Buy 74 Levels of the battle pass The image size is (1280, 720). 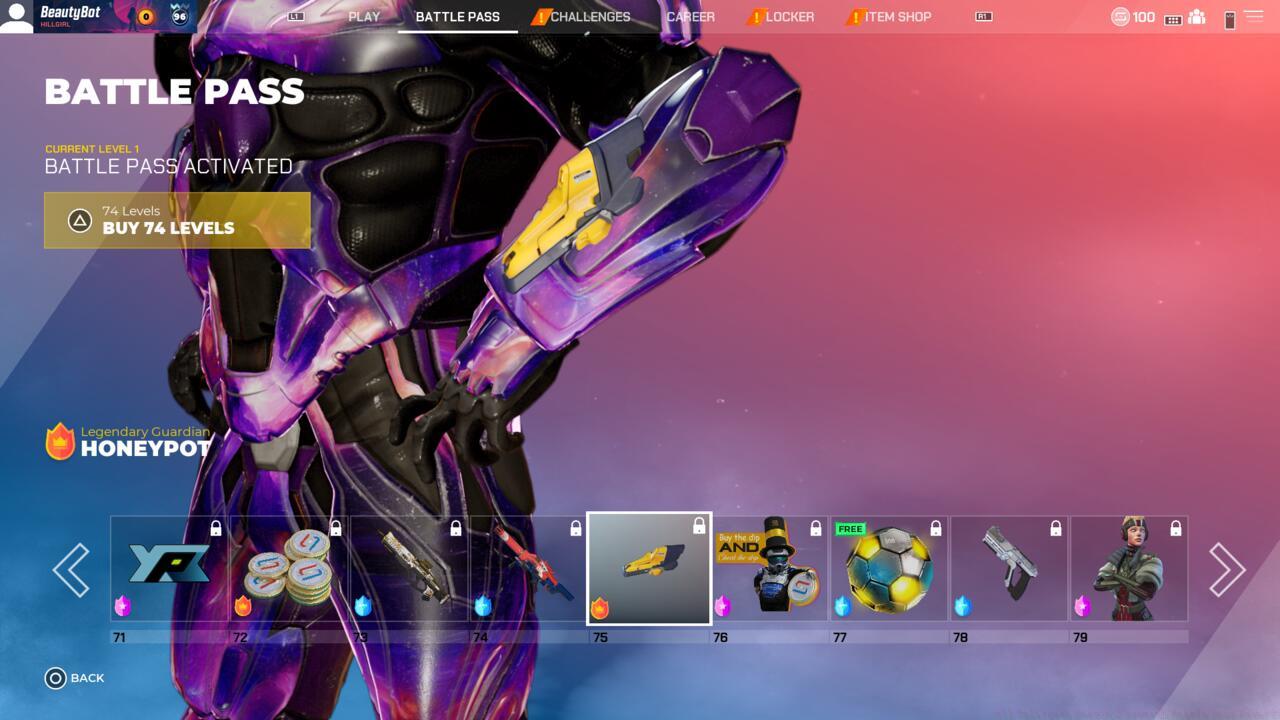(x=177, y=220)
